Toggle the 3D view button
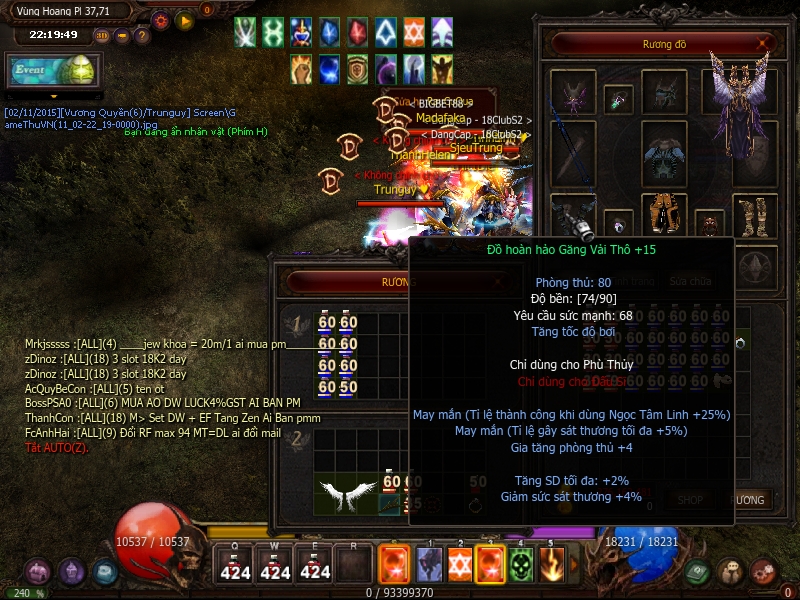 click(102, 35)
